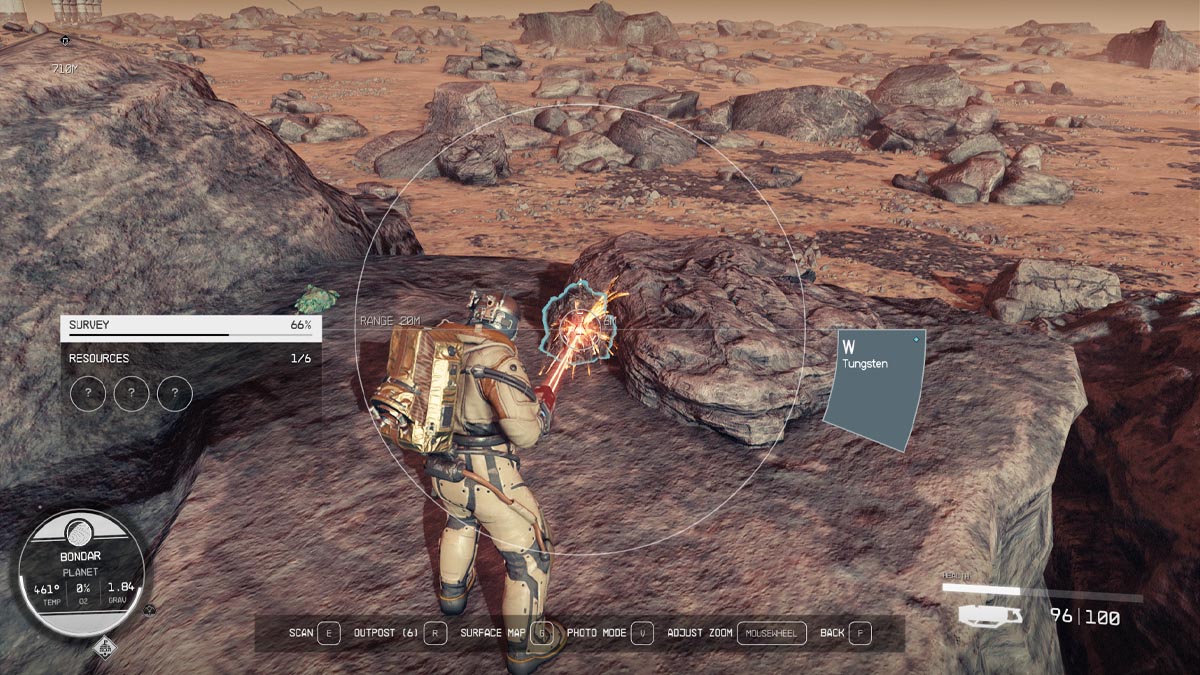
Task: Select the 710M distance marker icon
Action: pyautogui.click(x=66, y=42)
